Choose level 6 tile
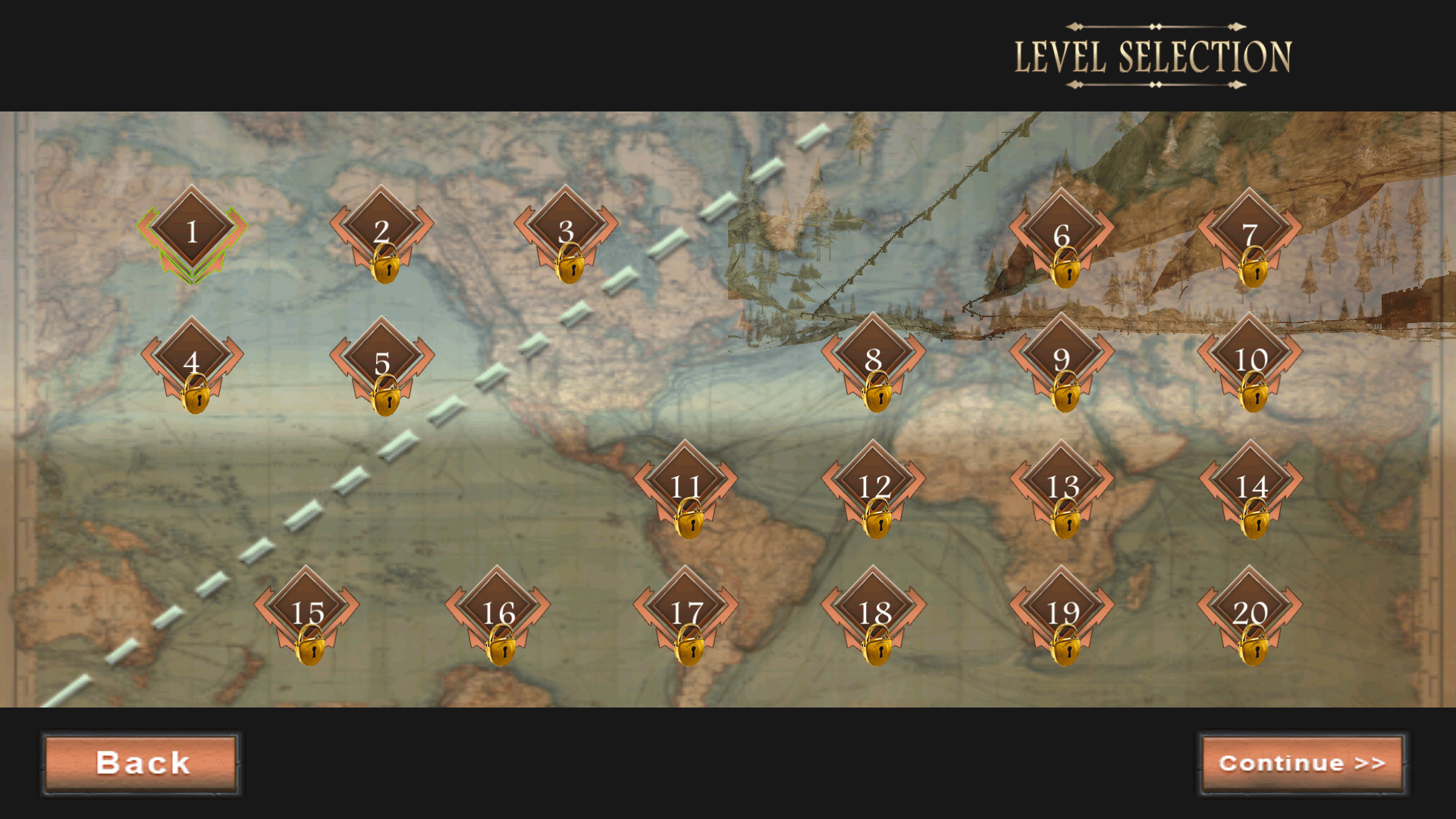1456x819 pixels. [x=1062, y=234]
